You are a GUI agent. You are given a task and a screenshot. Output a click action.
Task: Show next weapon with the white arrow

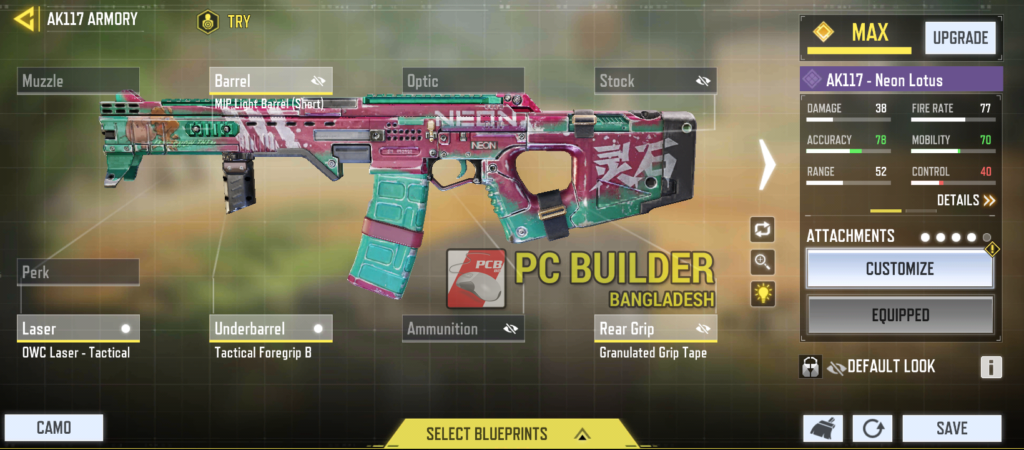click(x=767, y=165)
